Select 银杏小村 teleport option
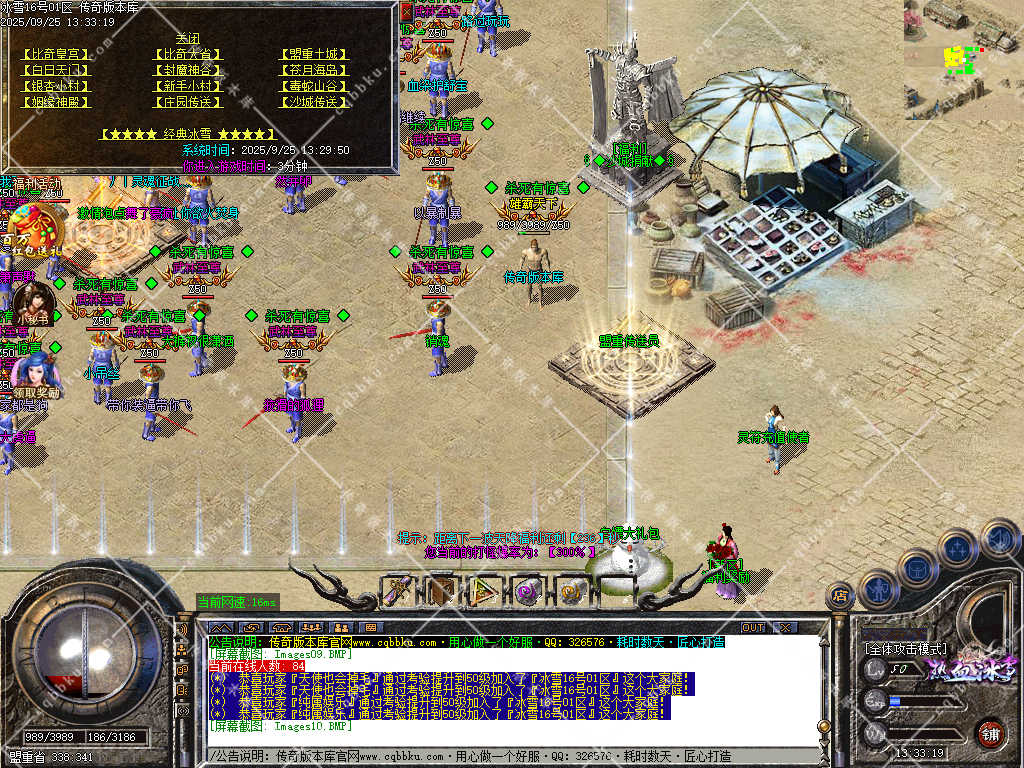Image resolution: width=1024 pixels, height=768 pixels. [x=55, y=86]
